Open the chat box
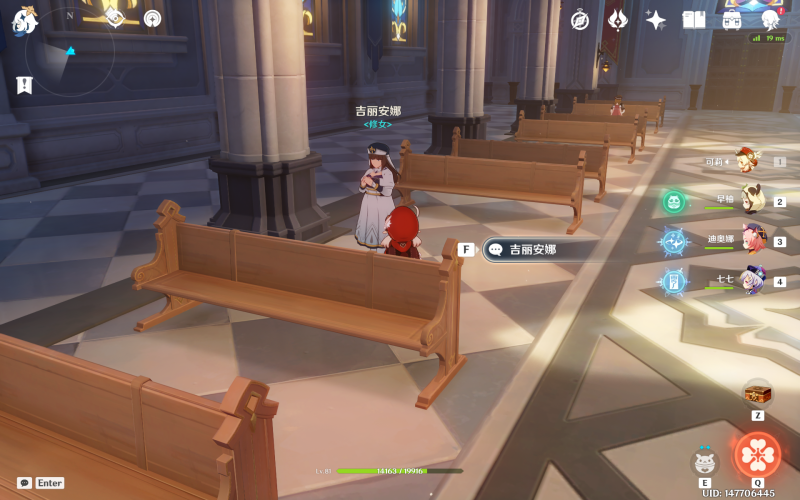Image resolution: width=800 pixels, height=500 pixels. 25,483
